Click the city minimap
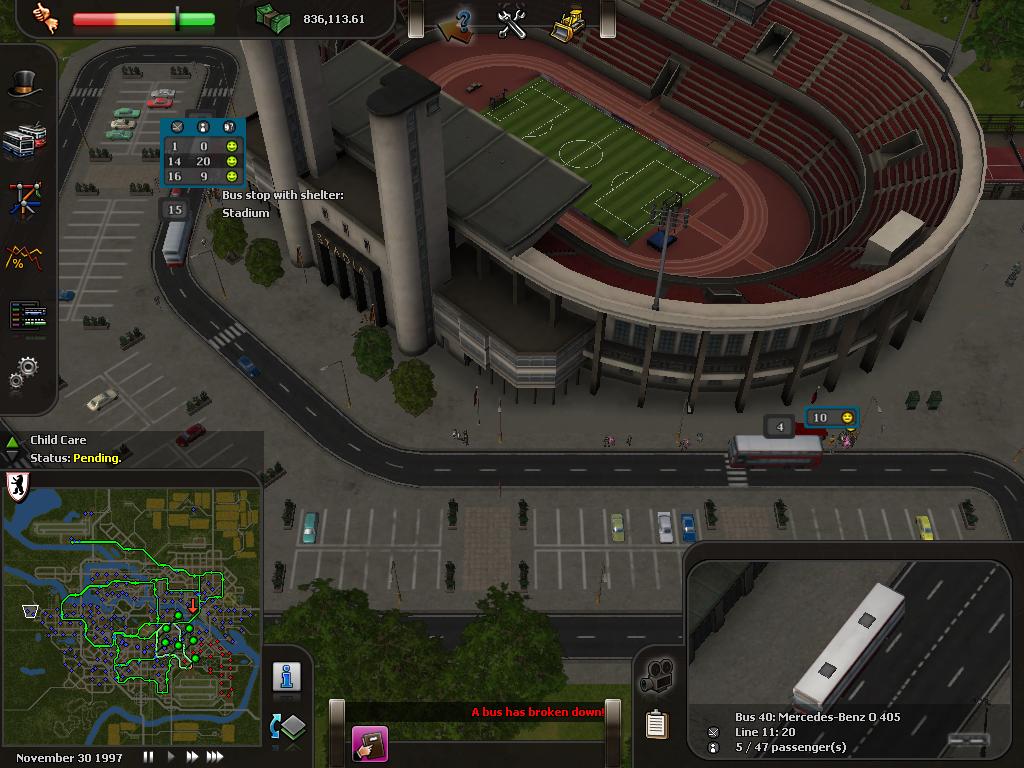1024x768 pixels. tap(131, 617)
